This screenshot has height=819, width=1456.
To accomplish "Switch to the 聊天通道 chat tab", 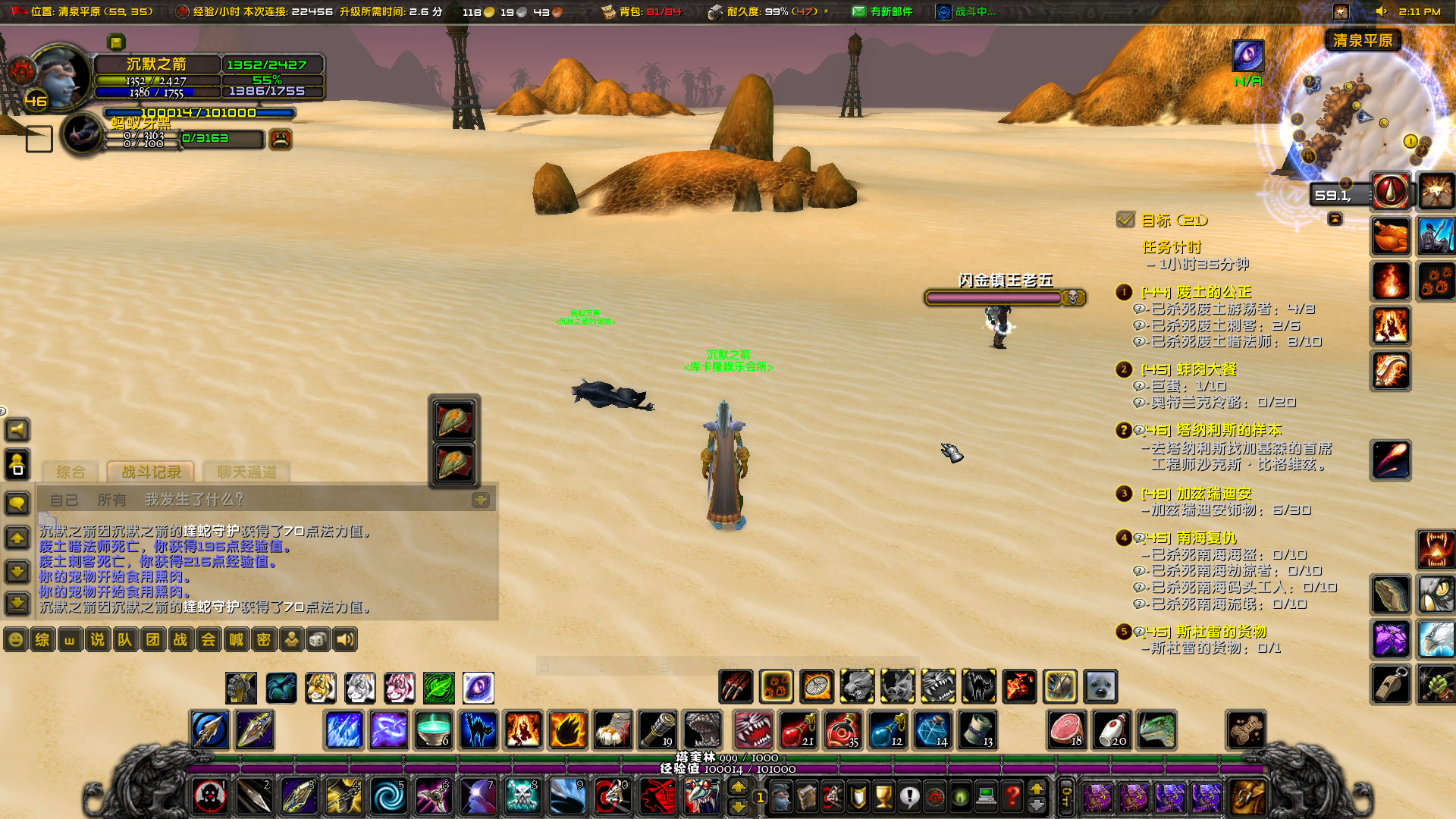I will point(248,472).
